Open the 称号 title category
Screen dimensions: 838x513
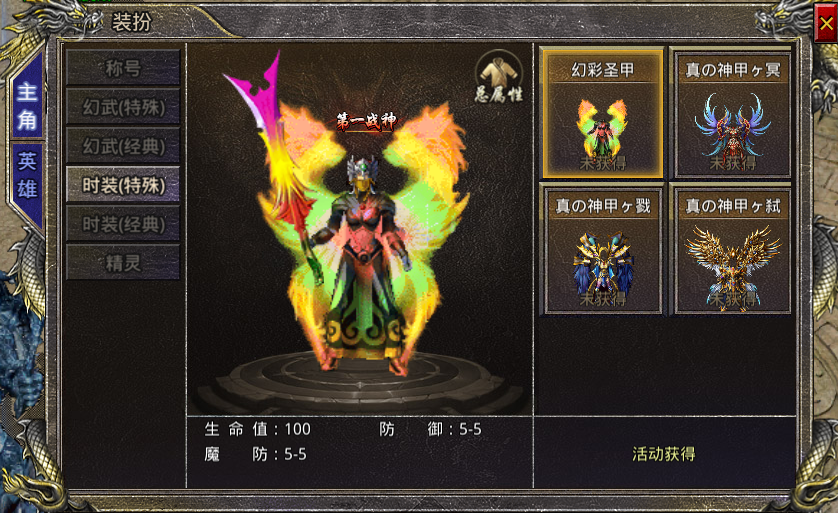click(x=123, y=68)
